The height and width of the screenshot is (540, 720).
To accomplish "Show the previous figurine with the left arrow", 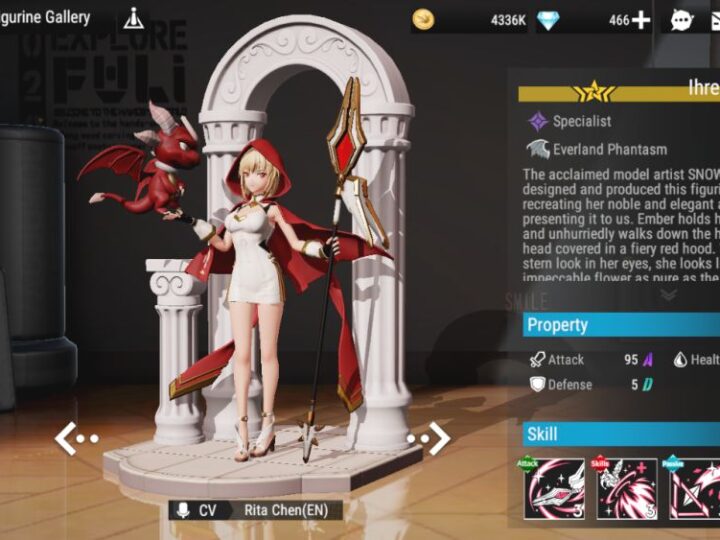I will click(75, 438).
